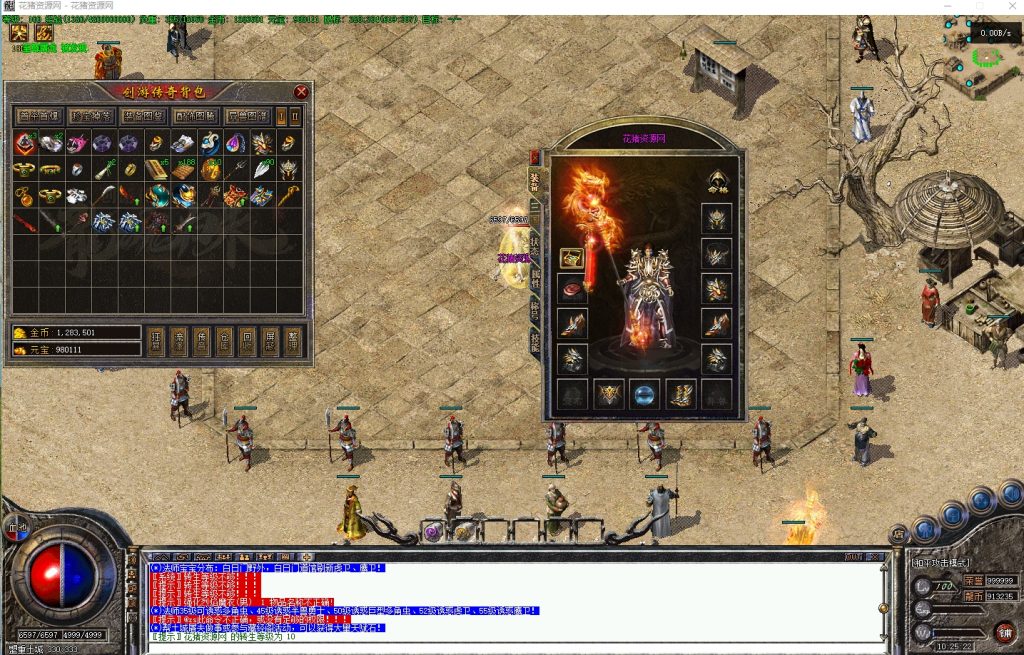This screenshot has height=655, width=1024.
Task: Close the character equipment panel
Action: (x=535, y=157)
